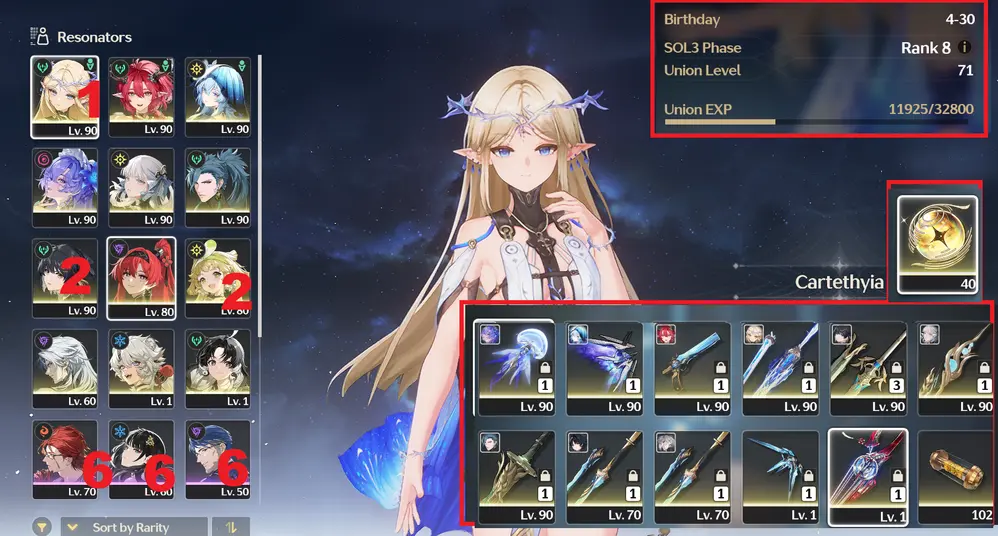The image size is (998, 536).
Task: Toggle the sort order arrows button
Action: [x=234, y=527]
